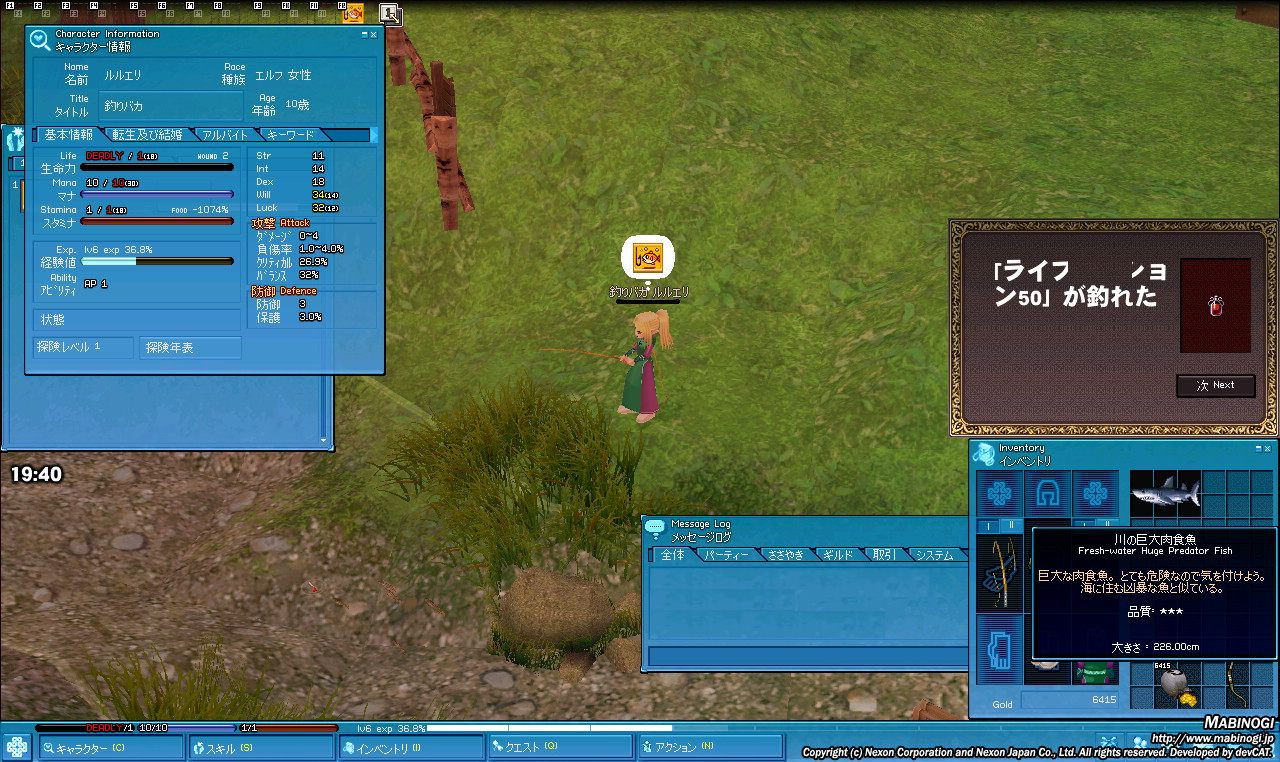Click the 次 Next button in fishing dialog

pyautogui.click(x=1215, y=385)
